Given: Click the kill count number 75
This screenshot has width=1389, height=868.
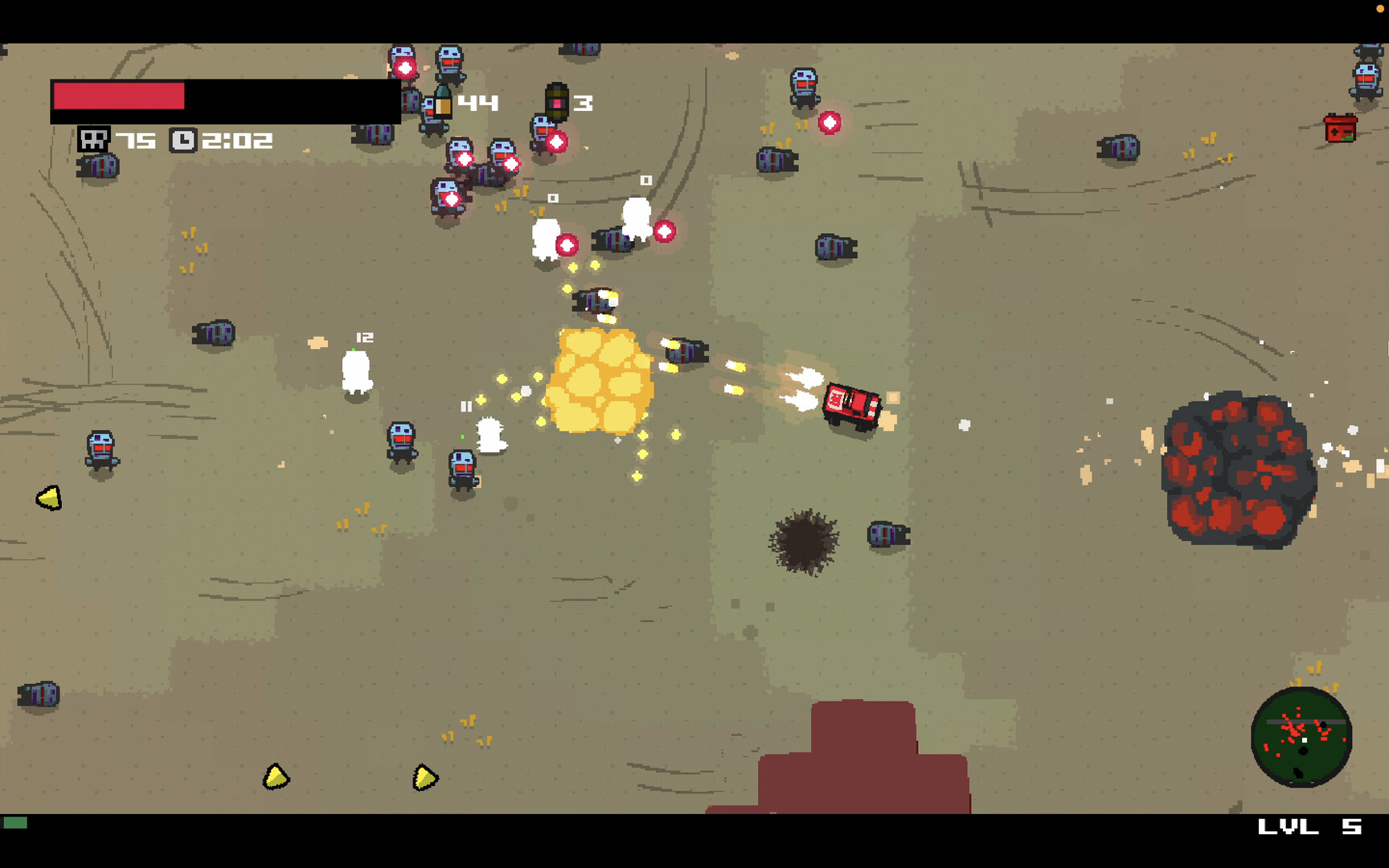Looking at the screenshot, I should click(x=135, y=138).
